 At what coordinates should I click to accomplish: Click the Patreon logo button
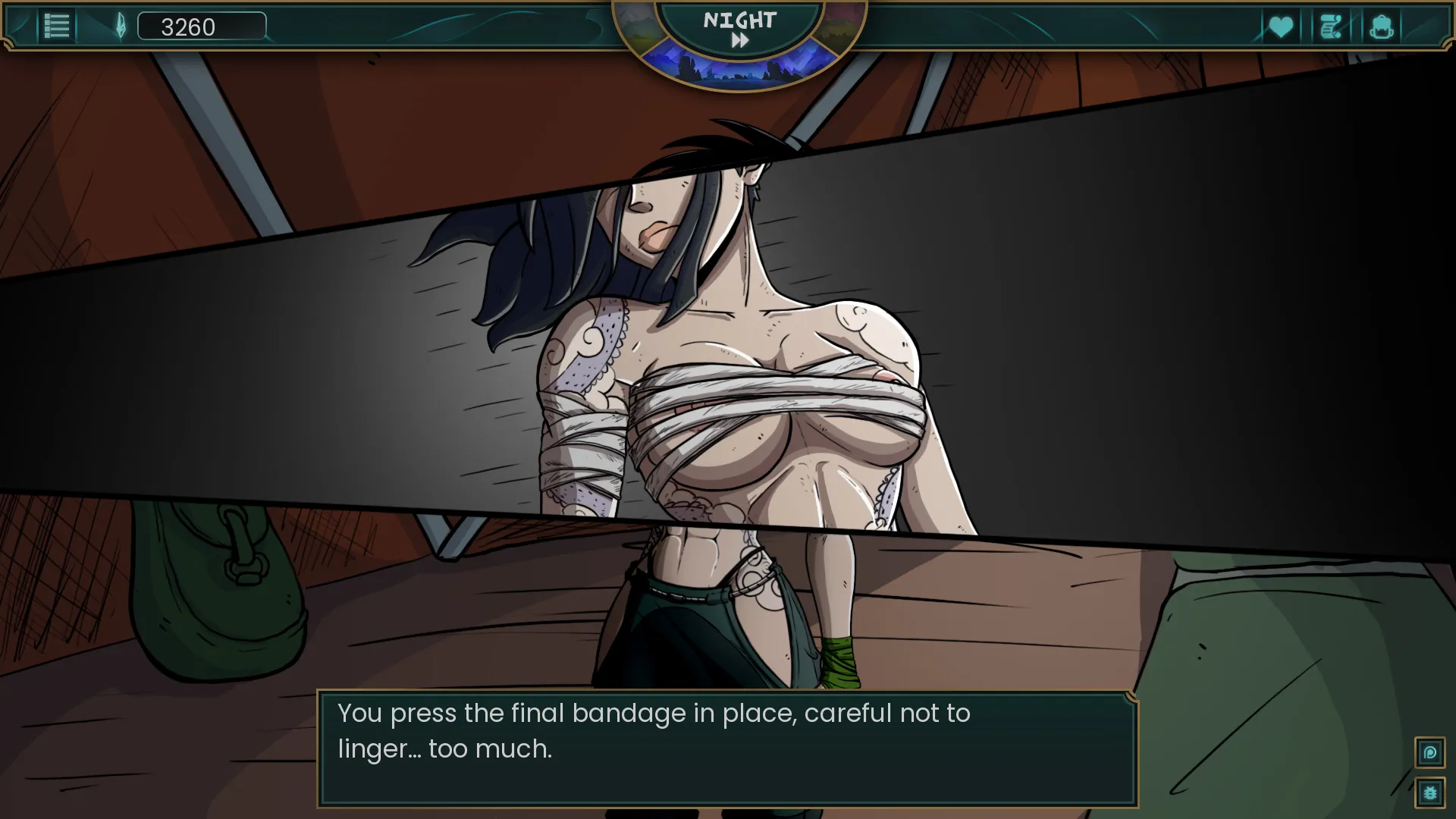tap(1429, 753)
